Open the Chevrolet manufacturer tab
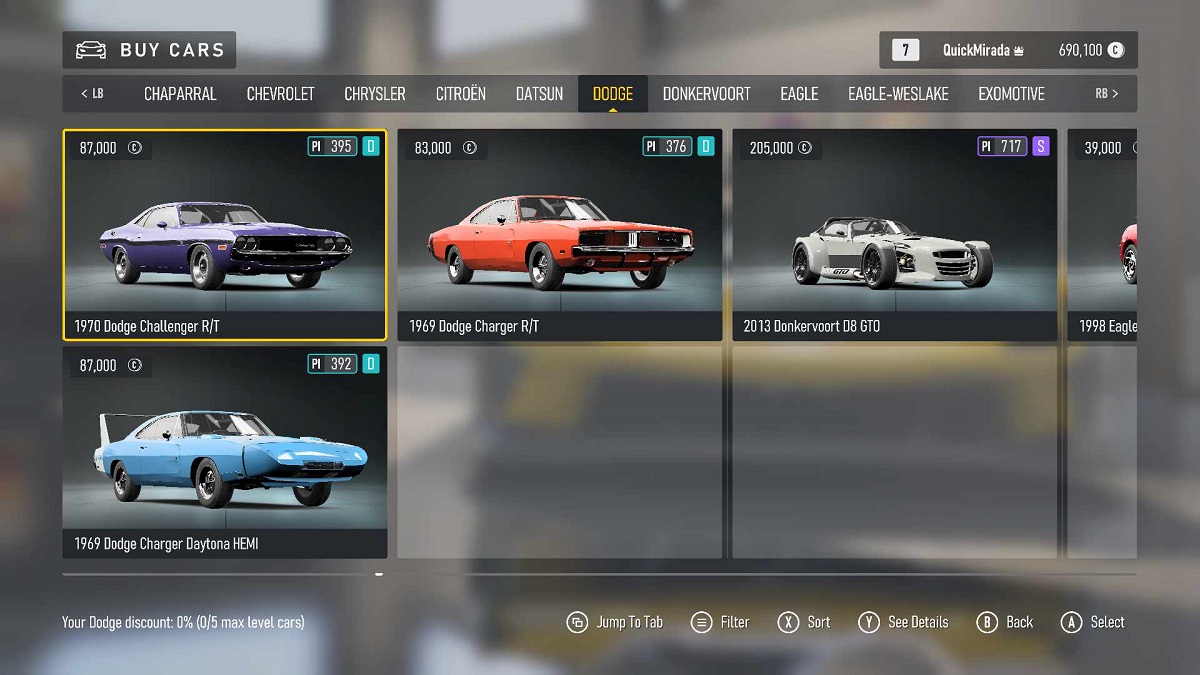This screenshot has width=1200, height=675. [x=280, y=94]
